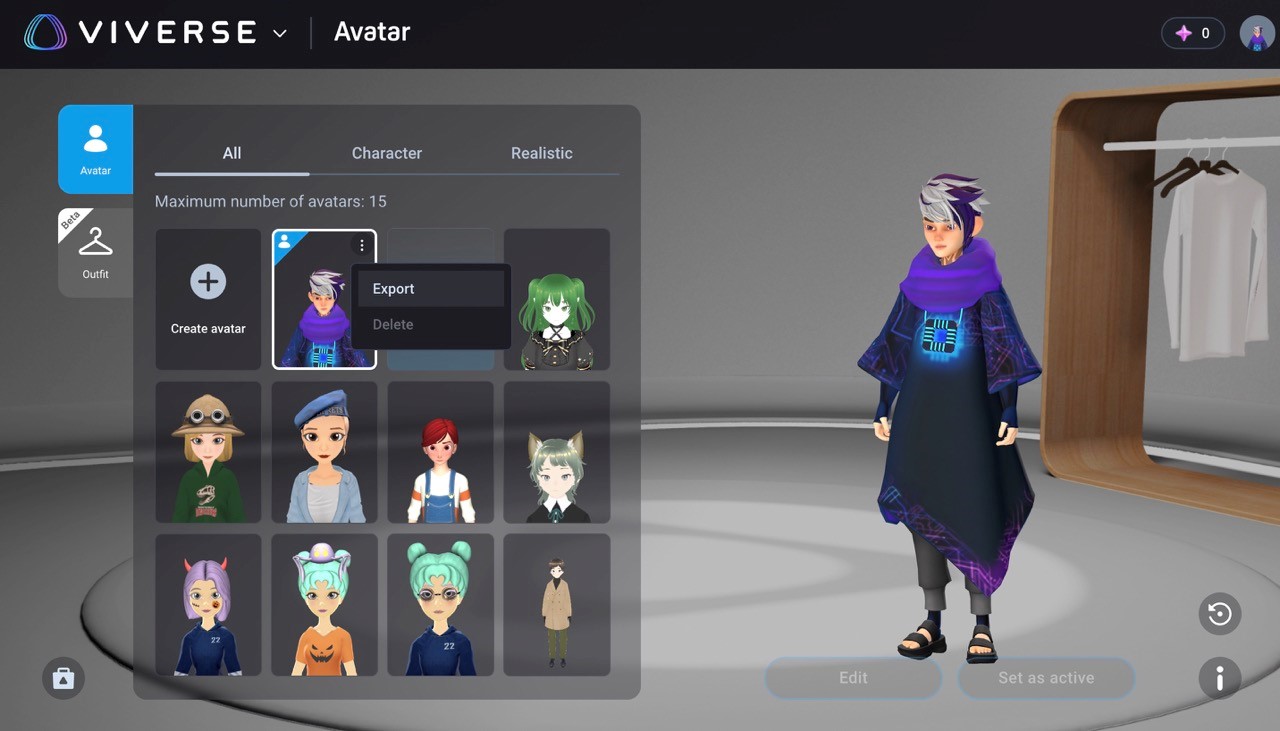Open the info icon near bottom right
Screen dimensions: 1280x731
coord(1219,678)
